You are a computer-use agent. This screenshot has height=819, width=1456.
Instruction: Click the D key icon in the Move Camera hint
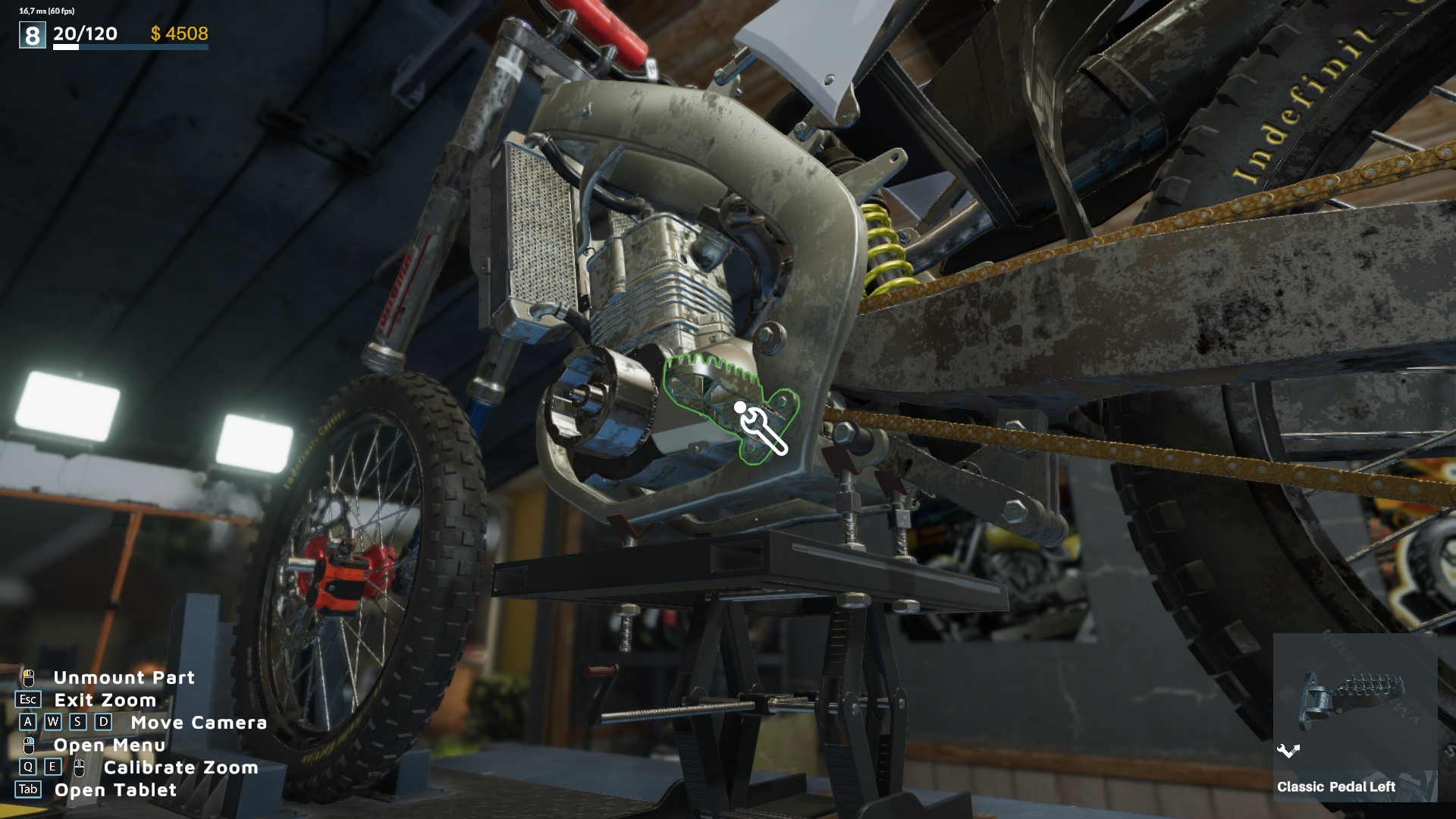point(103,722)
